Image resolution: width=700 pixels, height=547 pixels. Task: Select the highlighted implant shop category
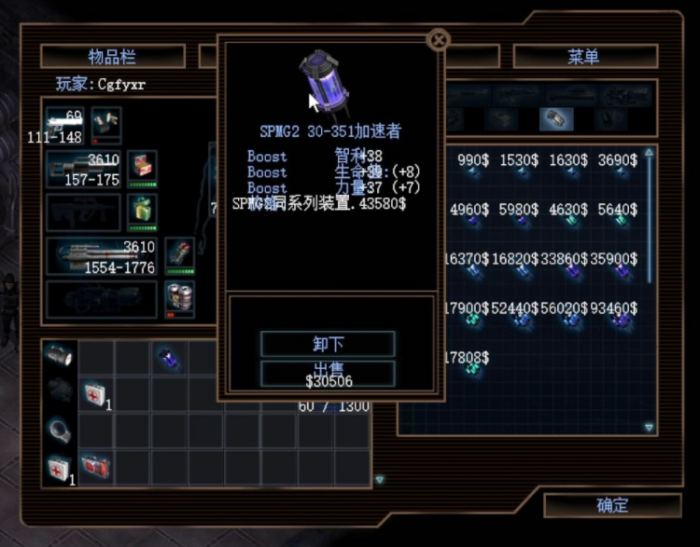pyautogui.click(x=556, y=119)
